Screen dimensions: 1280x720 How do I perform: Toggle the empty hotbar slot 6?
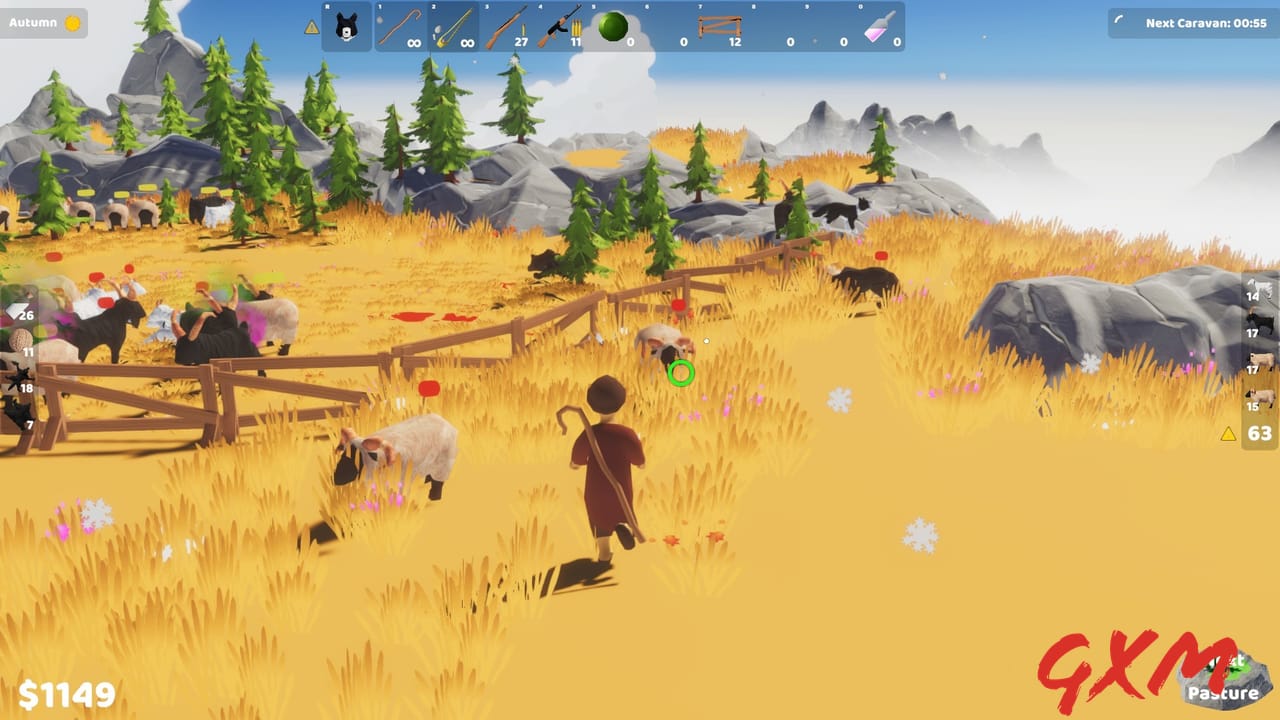click(666, 25)
